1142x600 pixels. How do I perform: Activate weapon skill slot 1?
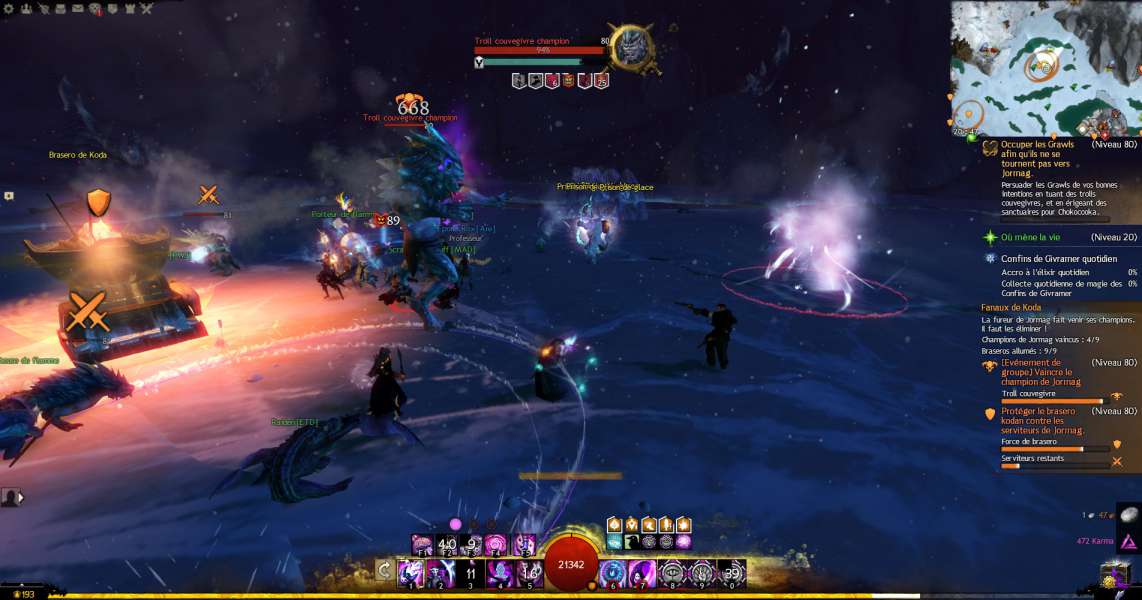[x=412, y=572]
